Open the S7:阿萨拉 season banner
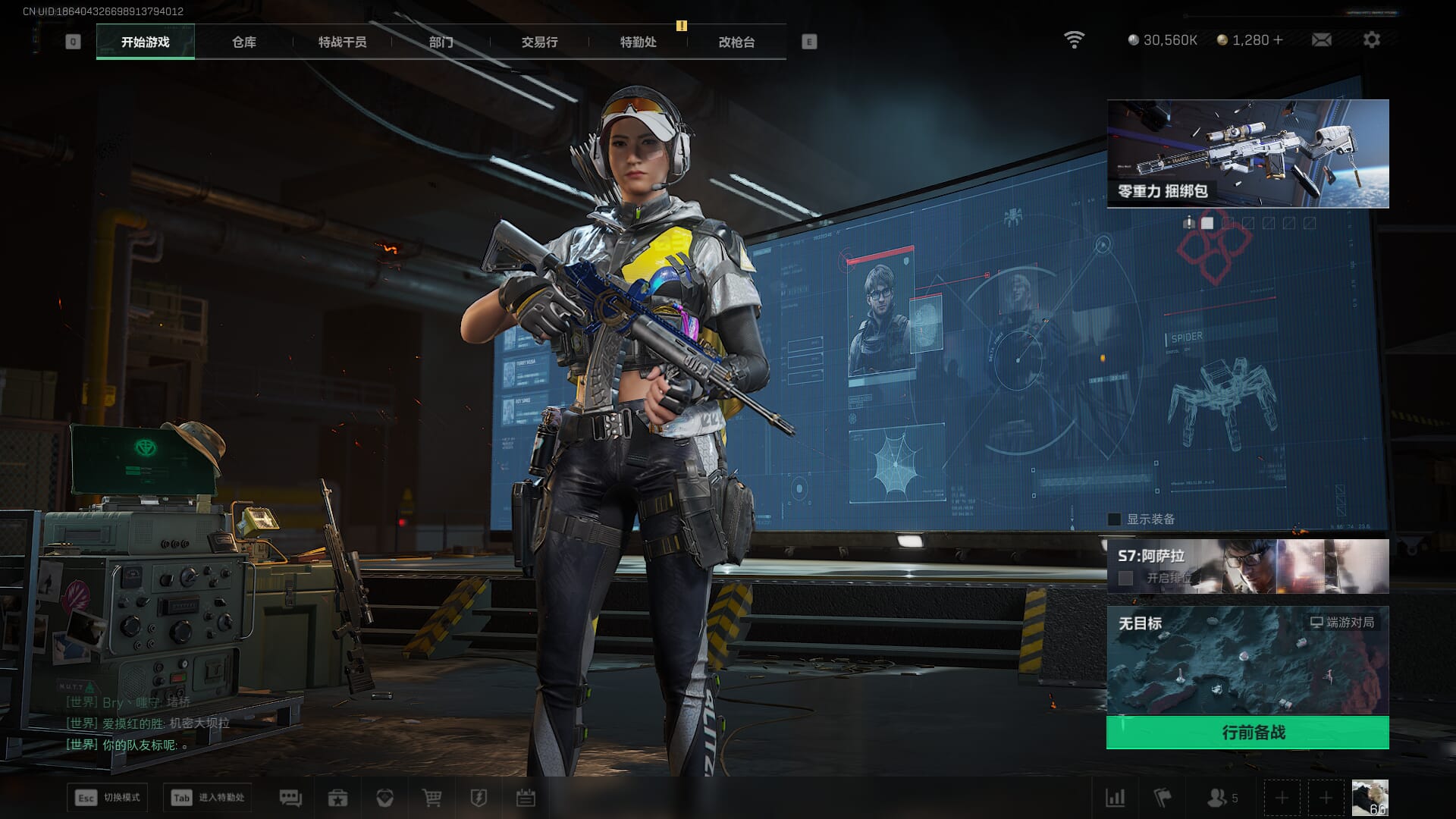 coord(1247,566)
